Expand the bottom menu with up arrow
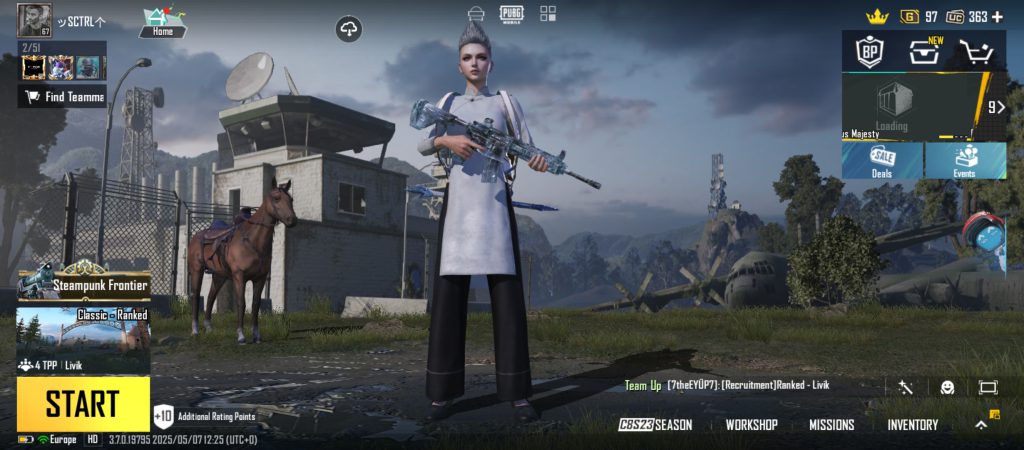The height and width of the screenshot is (450, 1024). [x=982, y=425]
